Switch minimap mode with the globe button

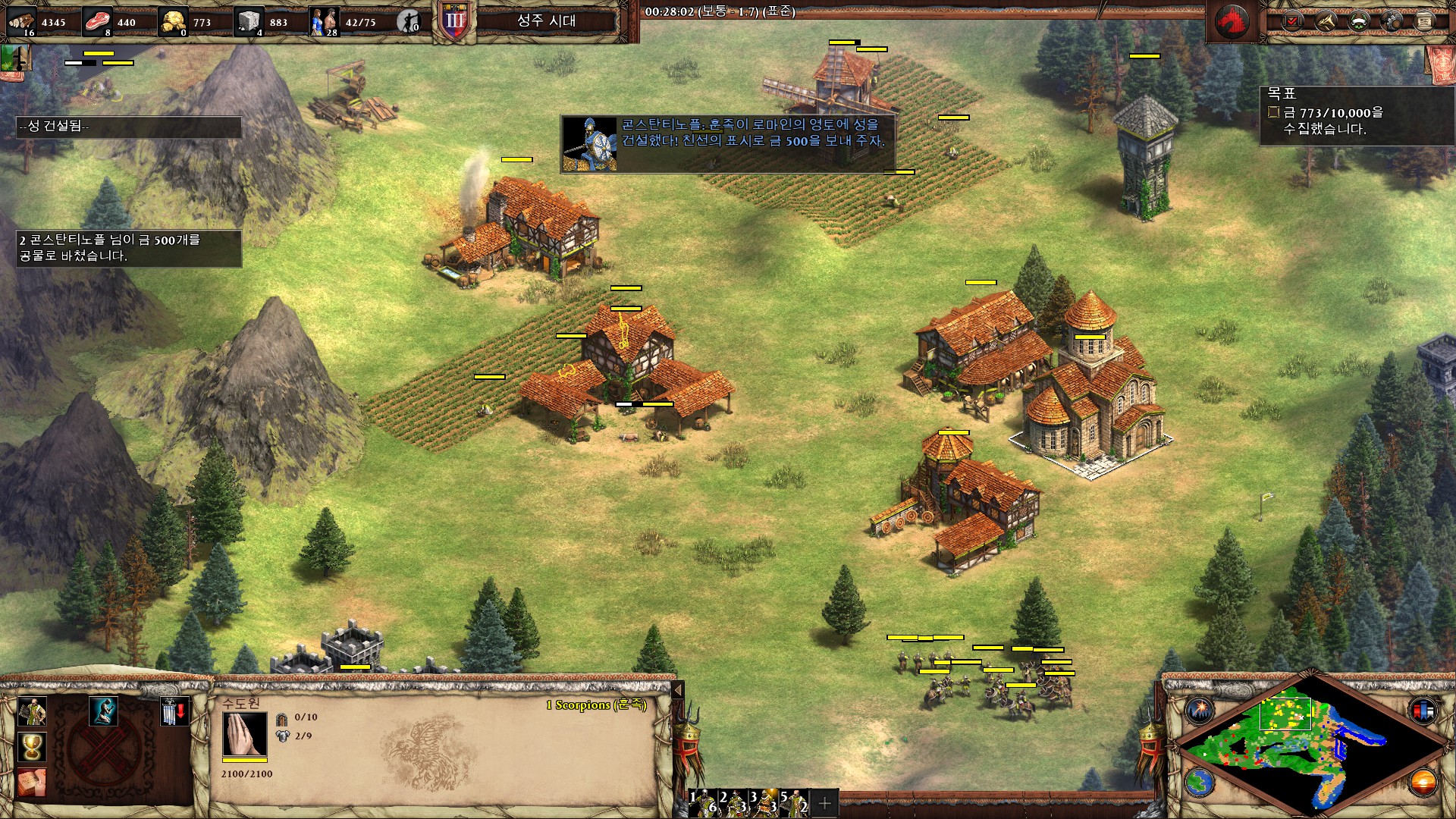click(1200, 782)
